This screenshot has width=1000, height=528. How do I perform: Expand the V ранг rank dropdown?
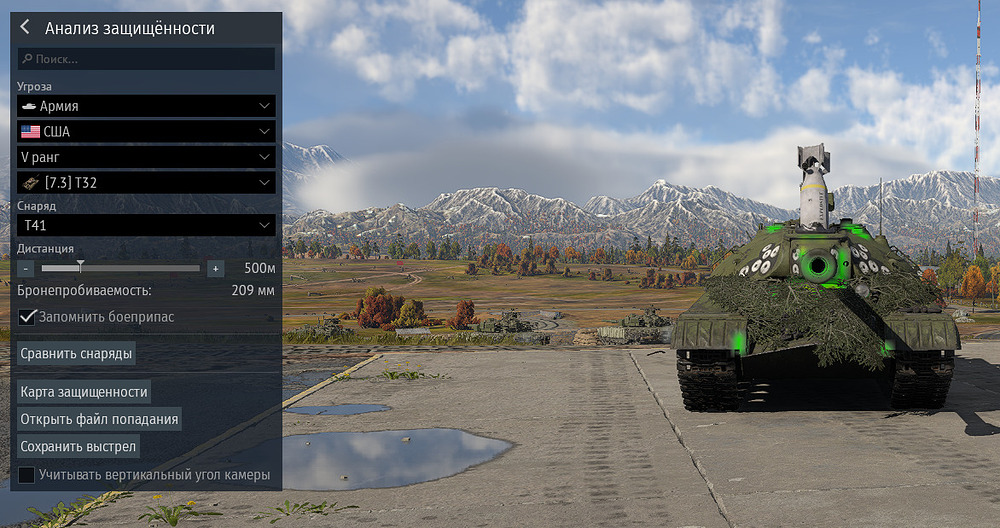[x=146, y=157]
